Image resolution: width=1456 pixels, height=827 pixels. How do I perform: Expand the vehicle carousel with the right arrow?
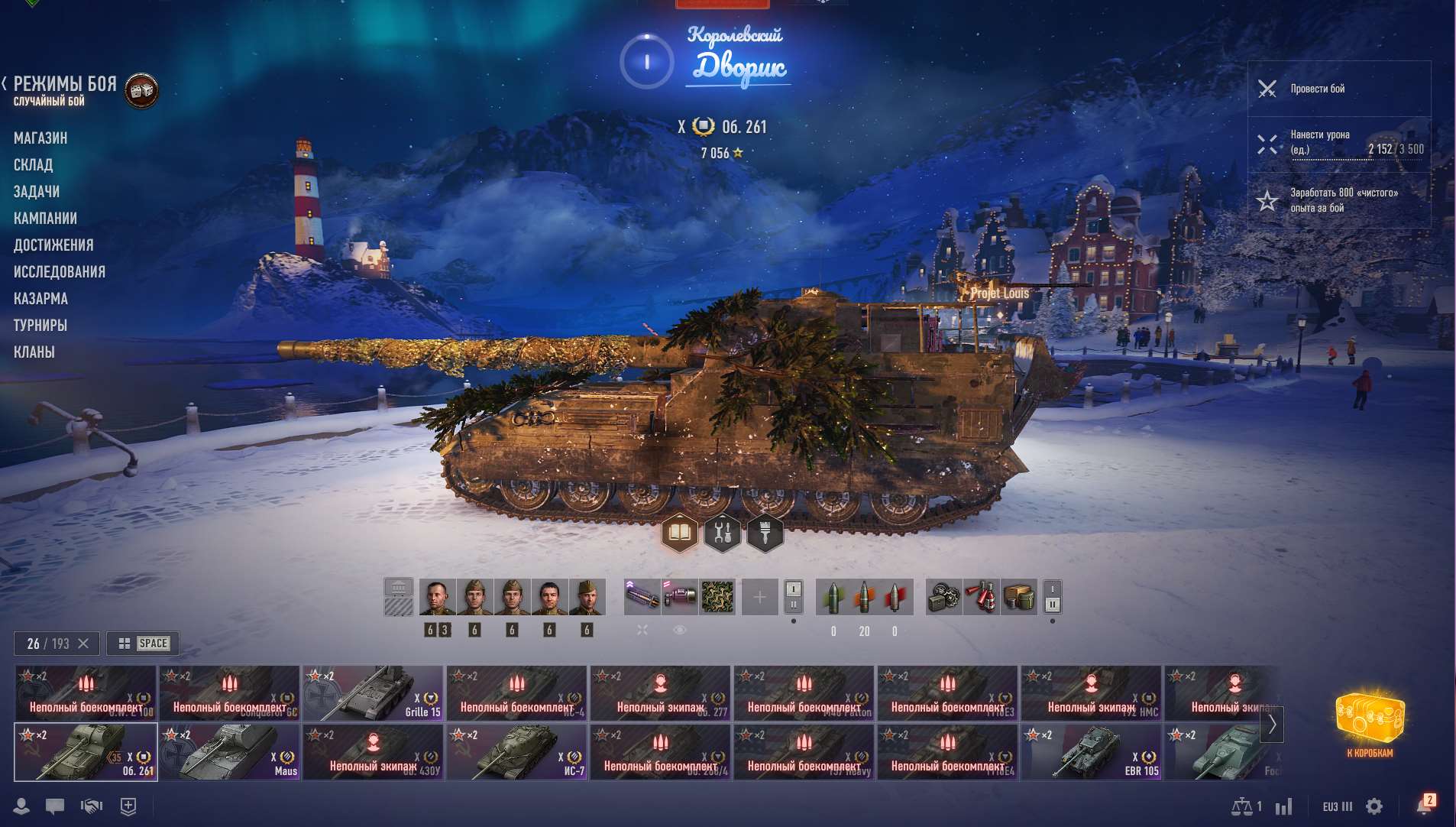tap(1273, 723)
